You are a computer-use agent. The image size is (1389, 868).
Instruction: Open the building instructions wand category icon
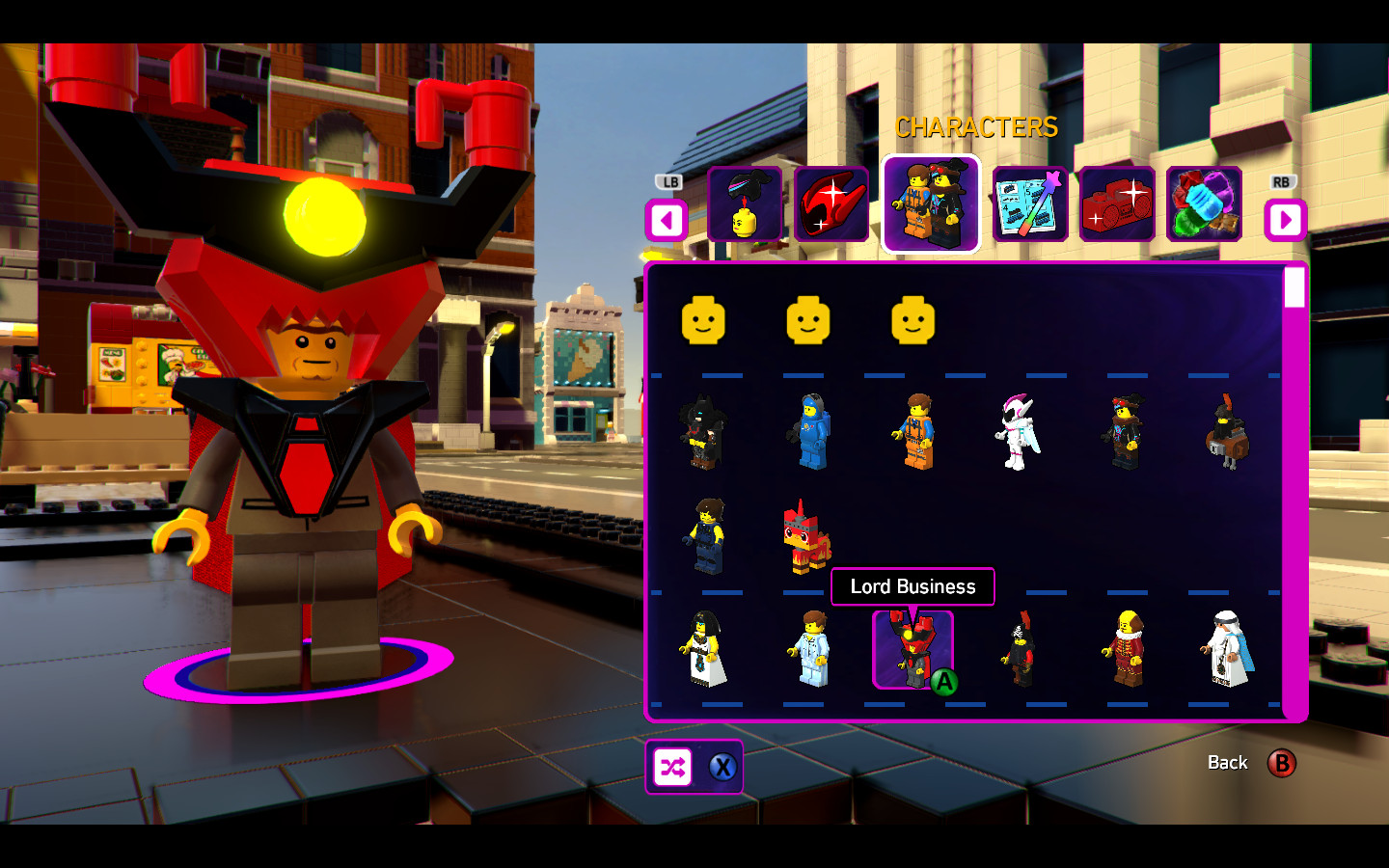click(1027, 205)
